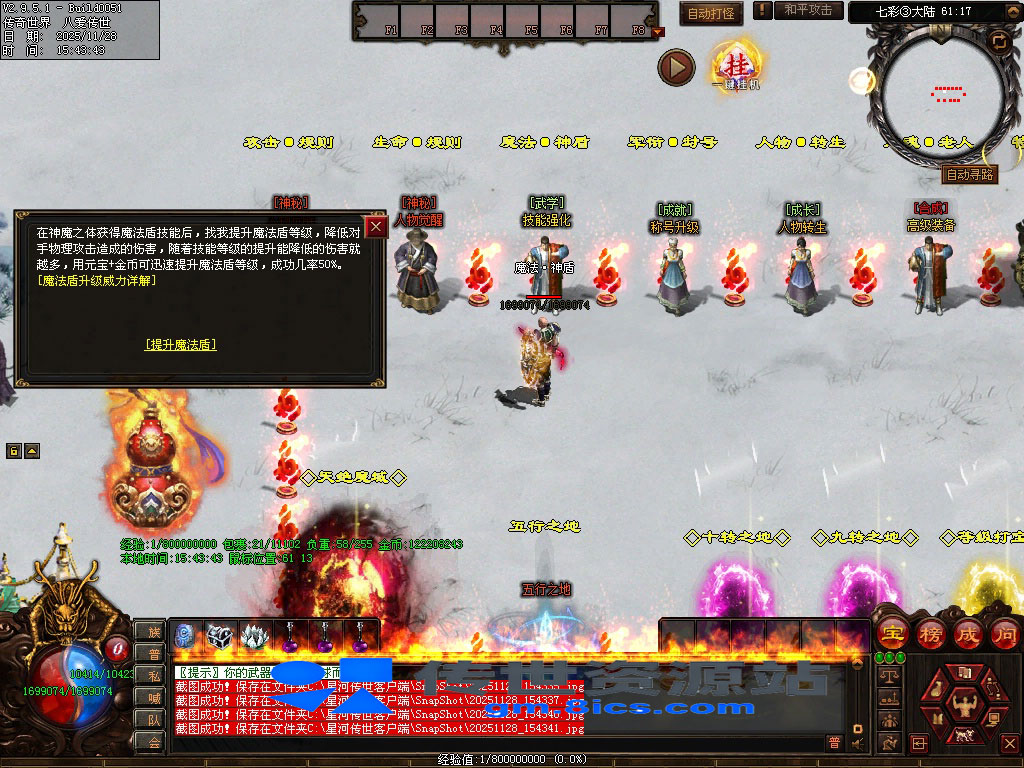Screen dimensions: 1024x768
Task: Select the 队 team chat channel
Action: click(152, 719)
